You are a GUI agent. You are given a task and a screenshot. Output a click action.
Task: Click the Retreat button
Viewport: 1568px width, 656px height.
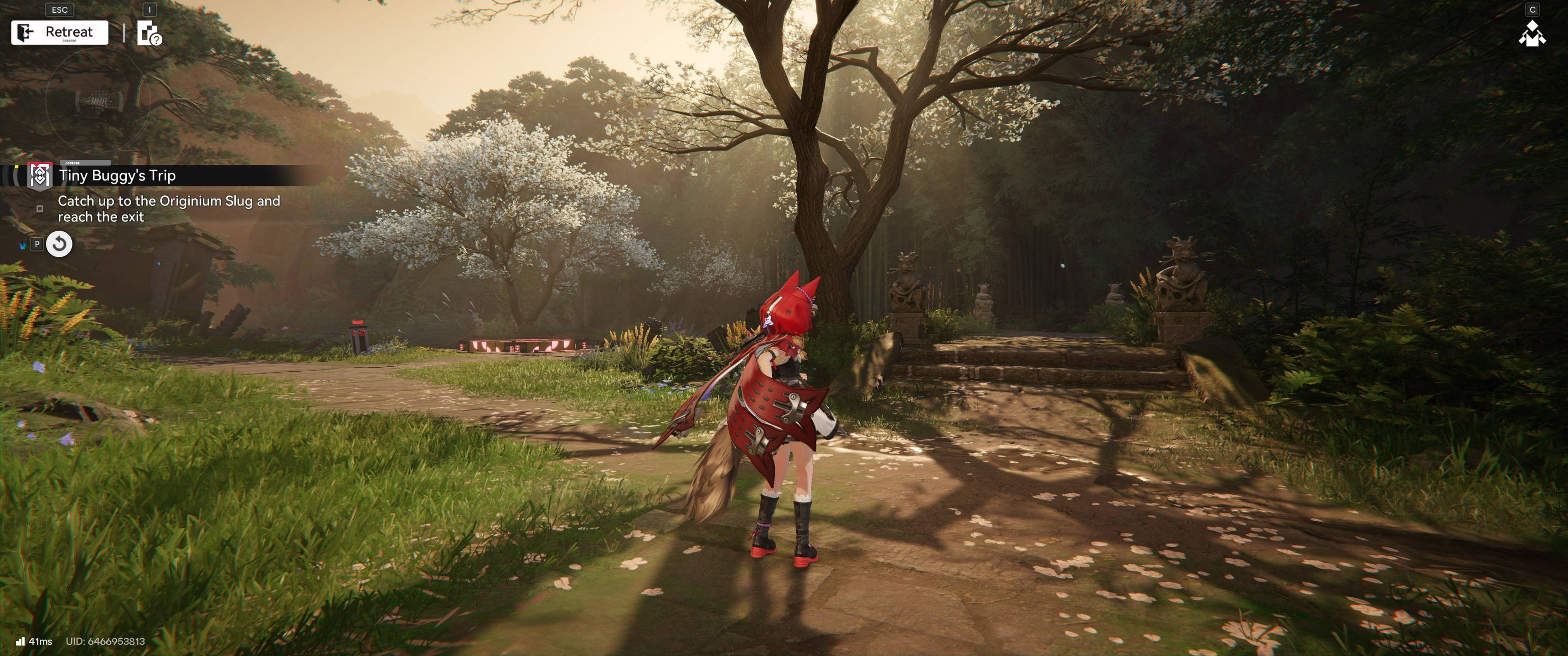(x=60, y=32)
